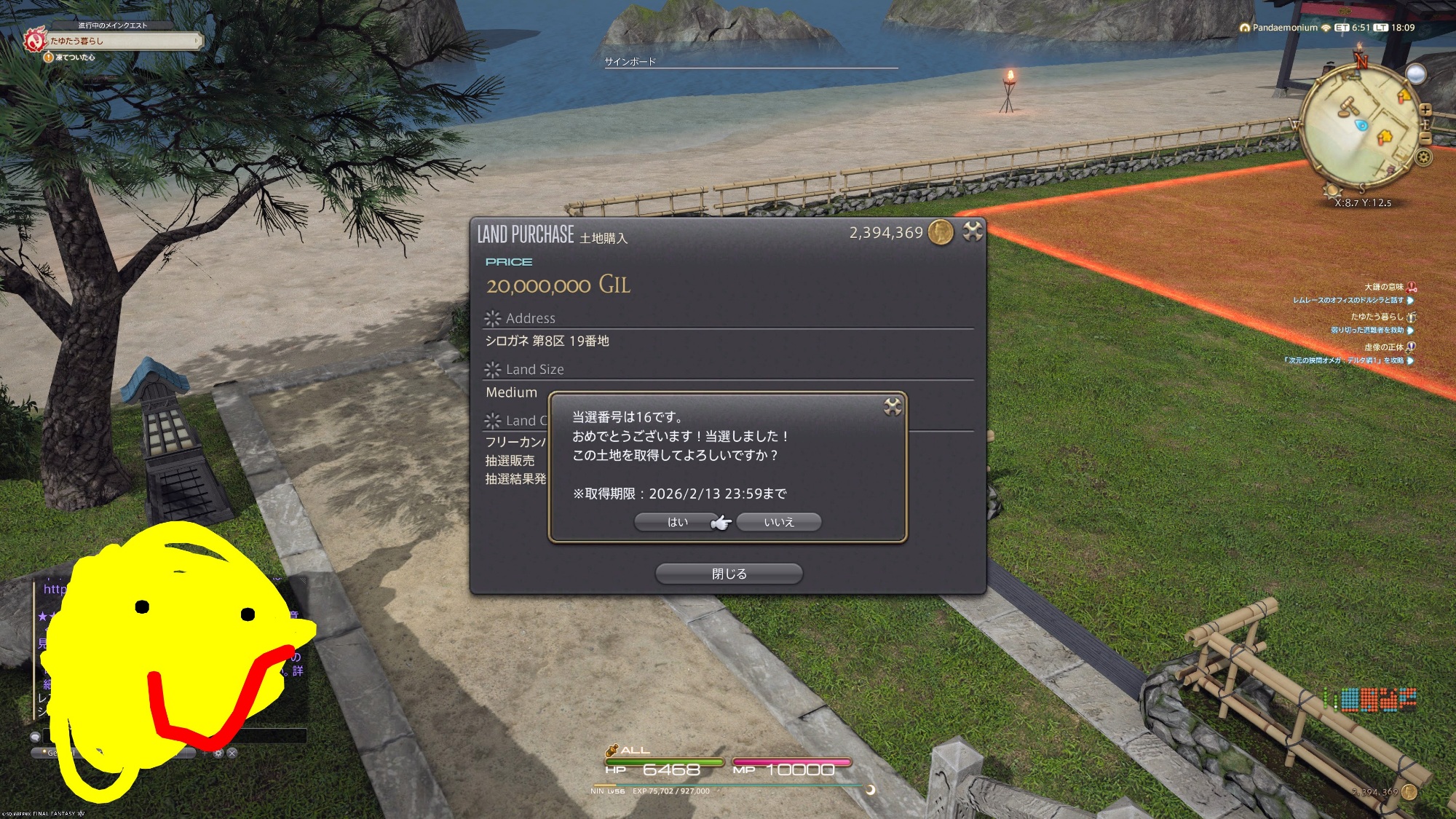Screen dimensions: 1456x819
Task: Confirm land acquisition with はい
Action: pos(677,522)
